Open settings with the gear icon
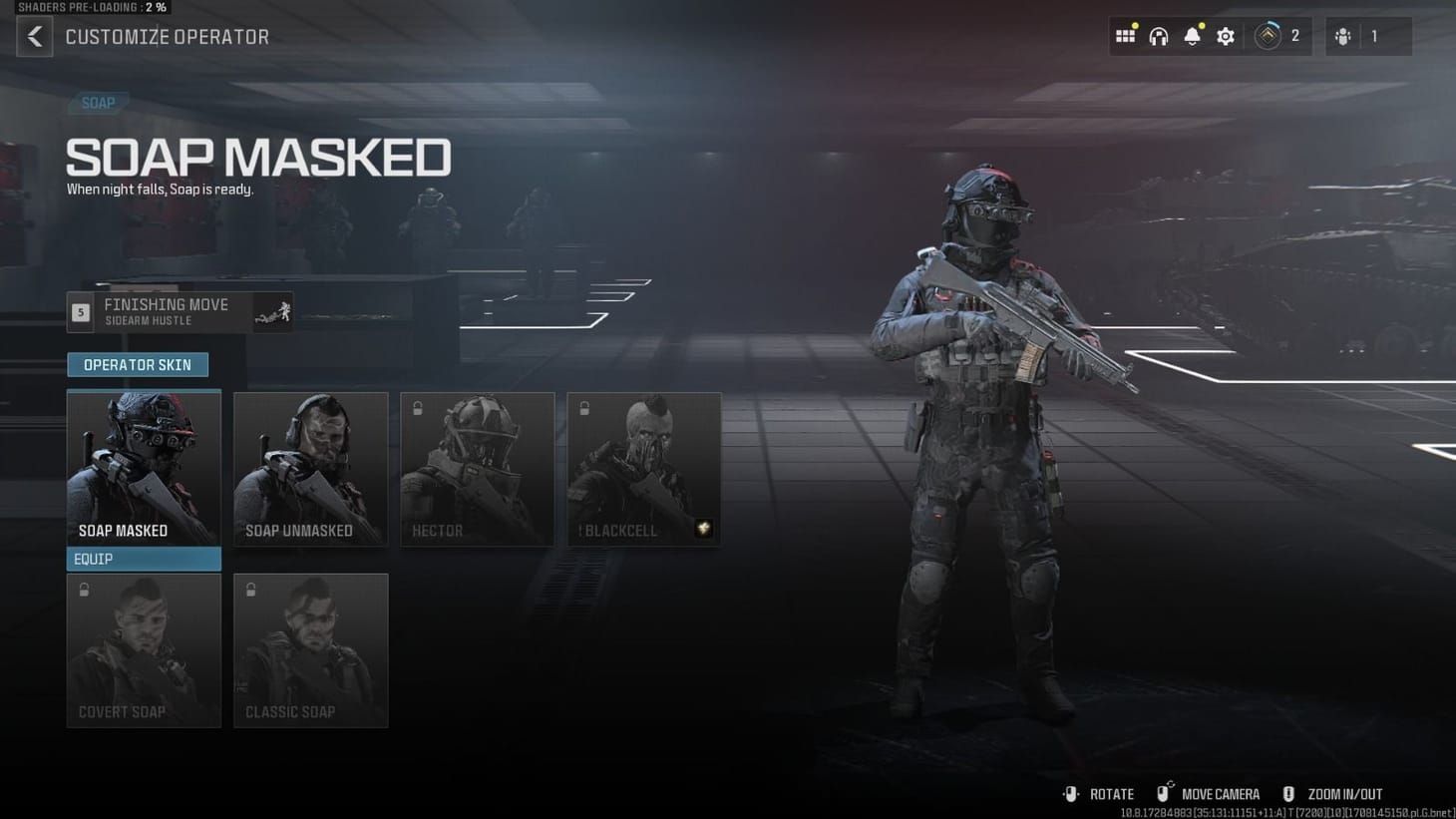The width and height of the screenshot is (1456, 819). [x=1225, y=35]
